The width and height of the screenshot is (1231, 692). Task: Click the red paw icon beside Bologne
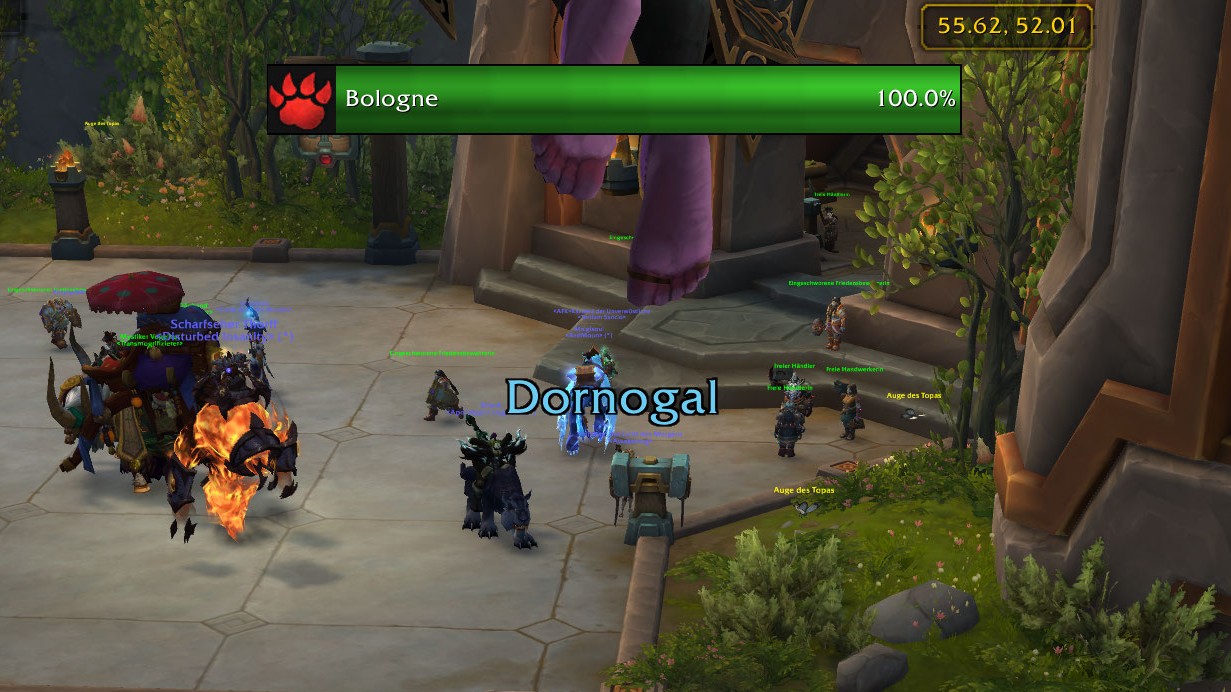pos(301,100)
